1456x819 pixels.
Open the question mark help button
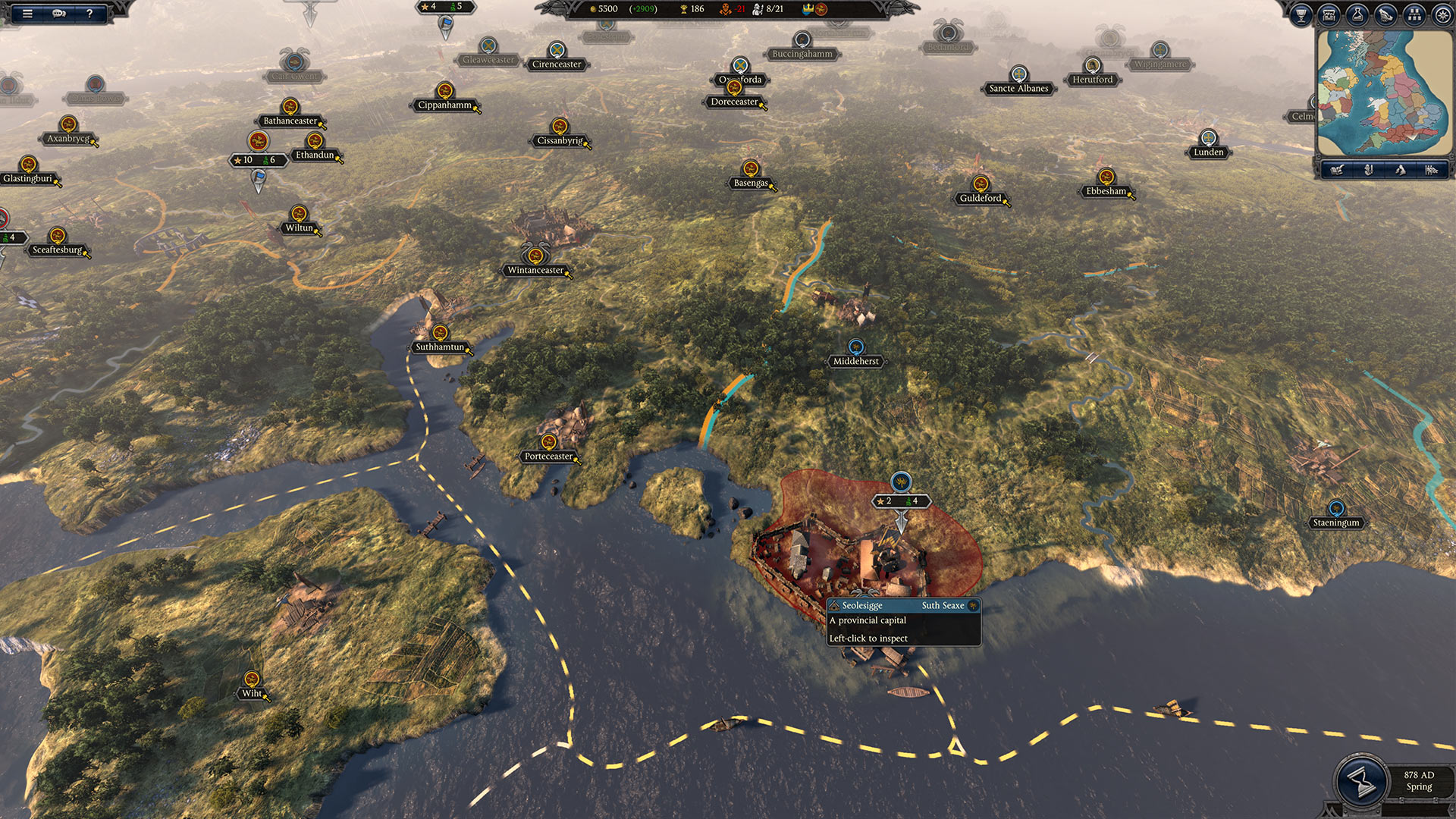coord(89,13)
